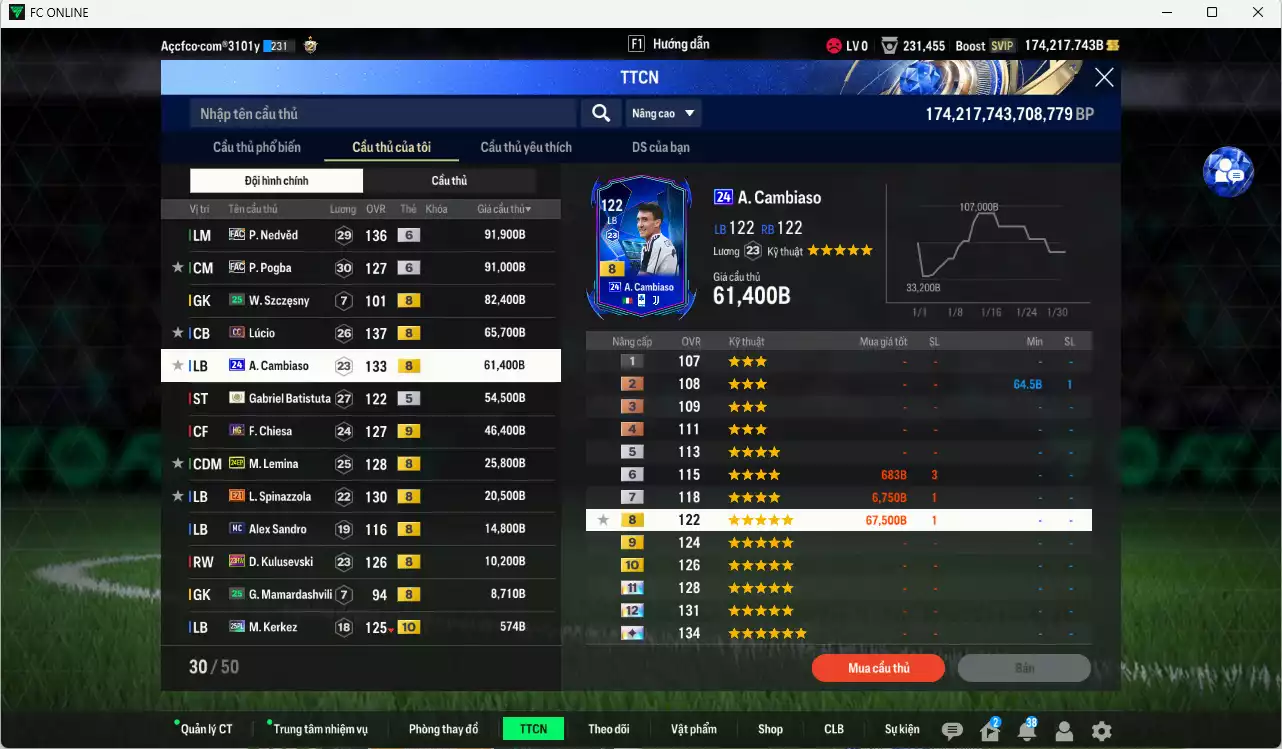Click the Nhập tên cầu thủ search field
This screenshot has width=1282, height=749.
pos(380,112)
